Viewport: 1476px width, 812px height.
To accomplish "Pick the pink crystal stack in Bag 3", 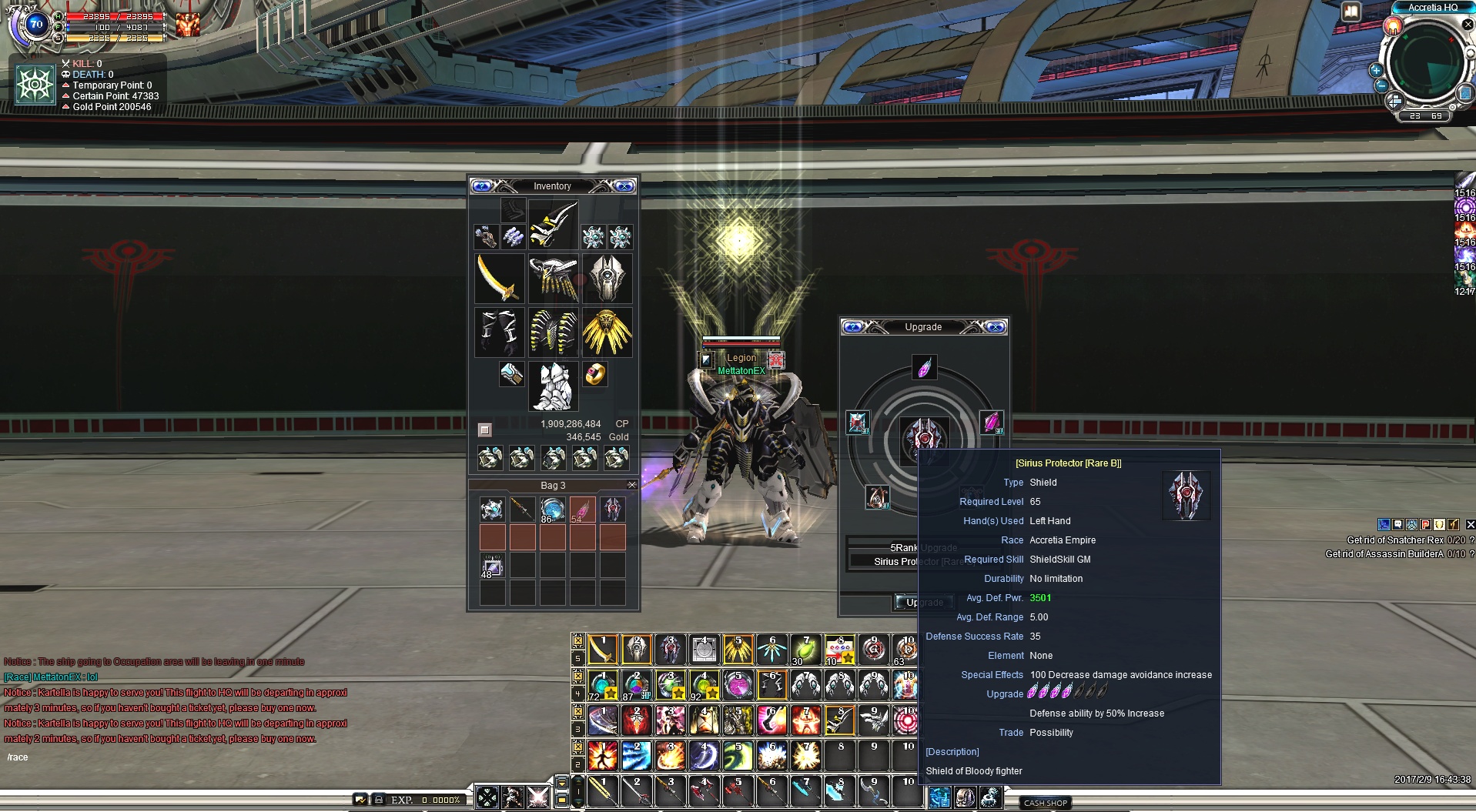I will point(582,510).
